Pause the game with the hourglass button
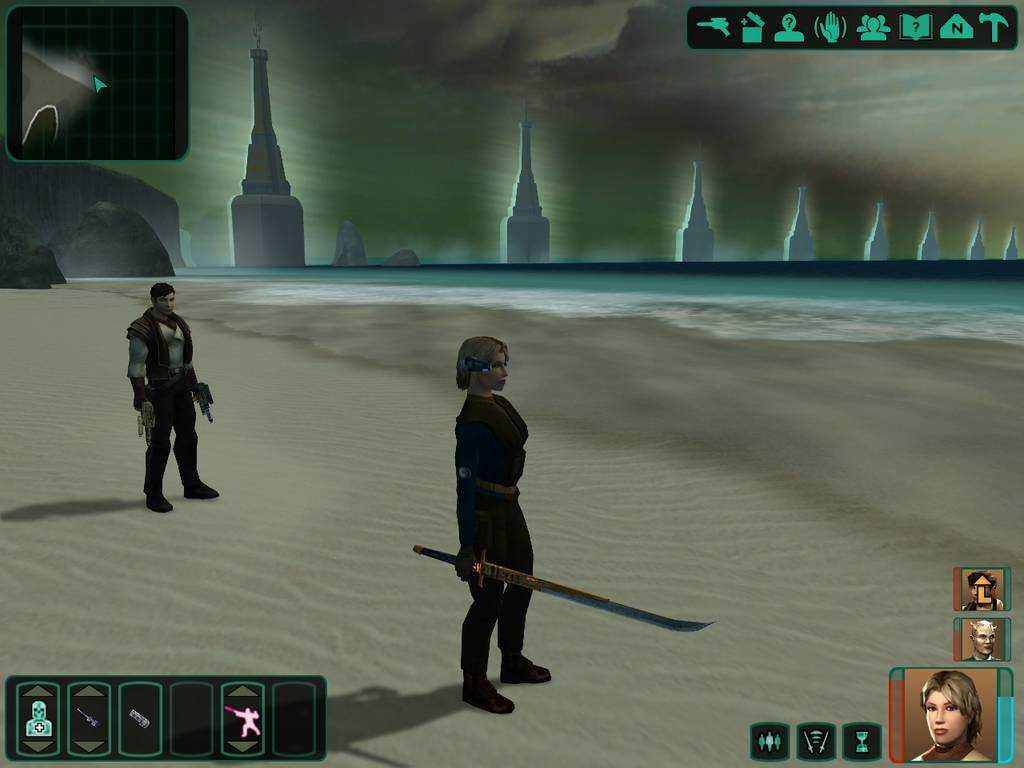The image size is (1024, 768). [x=861, y=742]
